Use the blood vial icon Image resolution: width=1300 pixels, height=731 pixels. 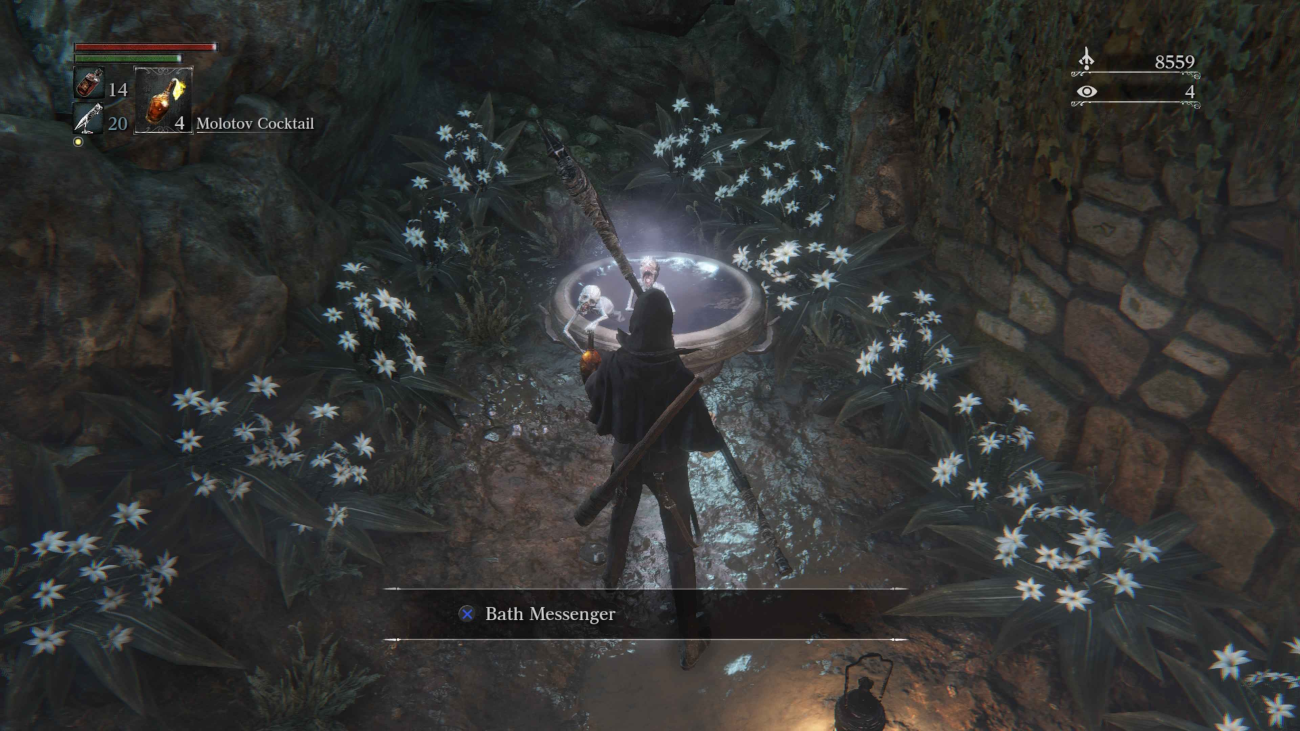pos(88,84)
